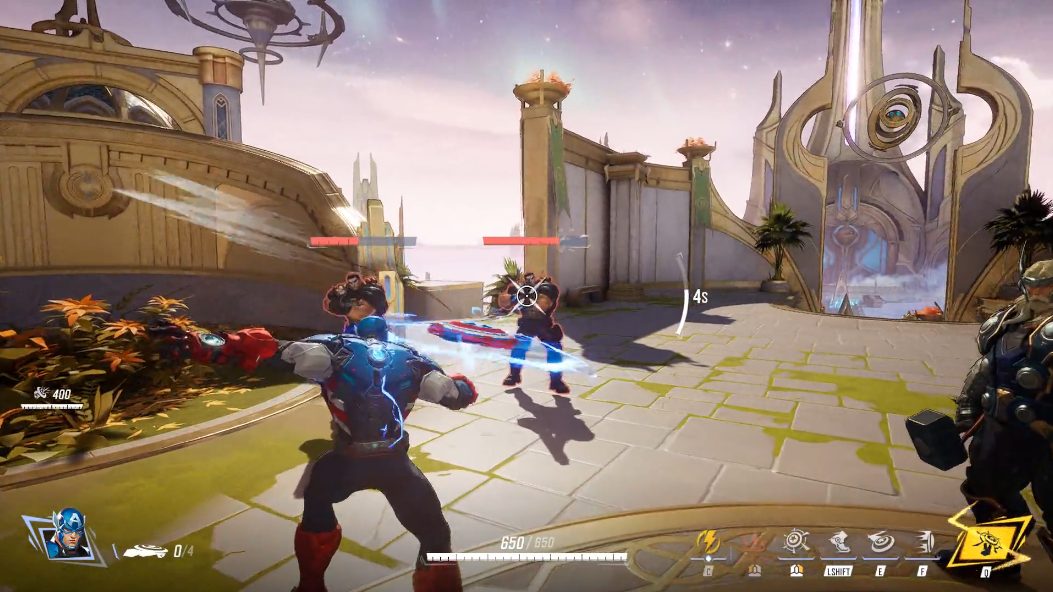
Task: Click the Captain America hero portrait
Action: (68, 535)
